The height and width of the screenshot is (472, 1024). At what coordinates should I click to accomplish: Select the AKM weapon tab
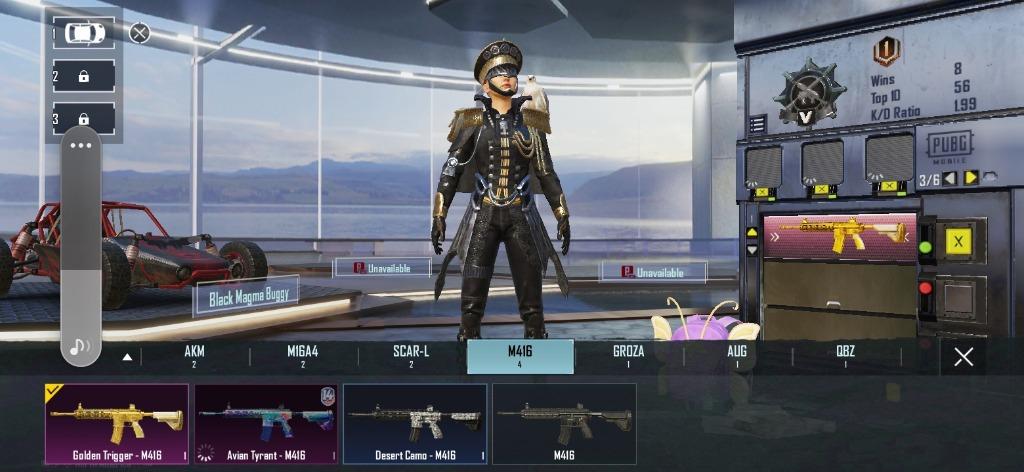coord(194,356)
